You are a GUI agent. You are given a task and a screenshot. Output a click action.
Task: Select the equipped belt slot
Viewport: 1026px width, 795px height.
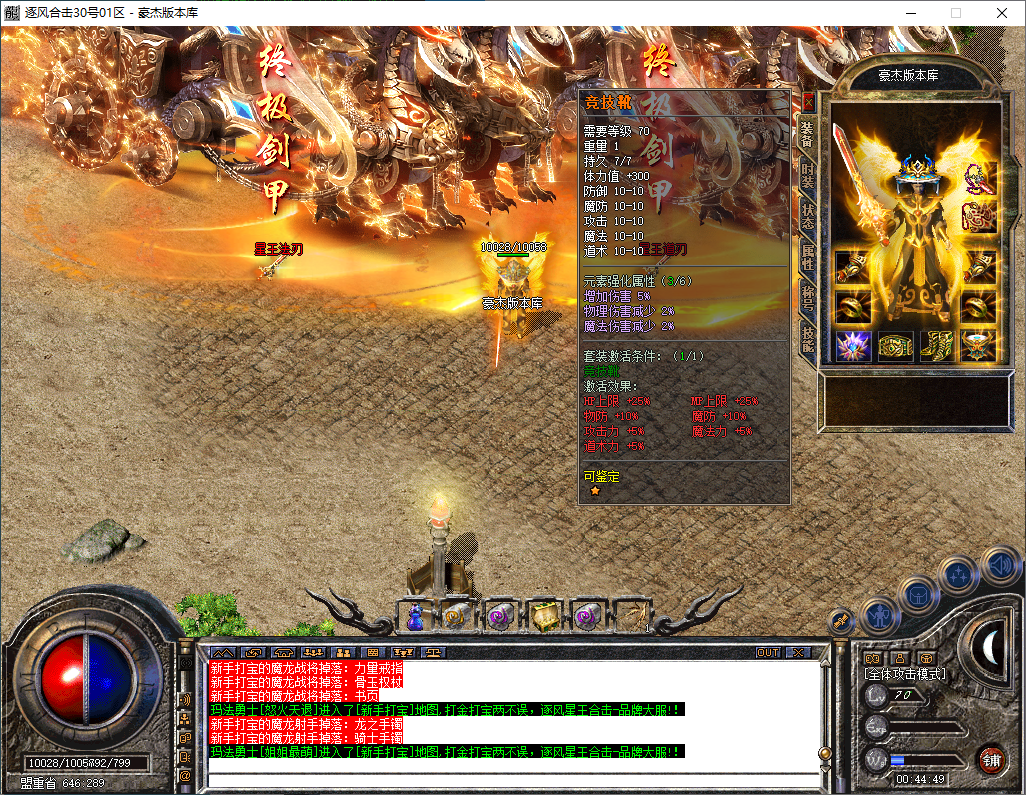coord(895,346)
